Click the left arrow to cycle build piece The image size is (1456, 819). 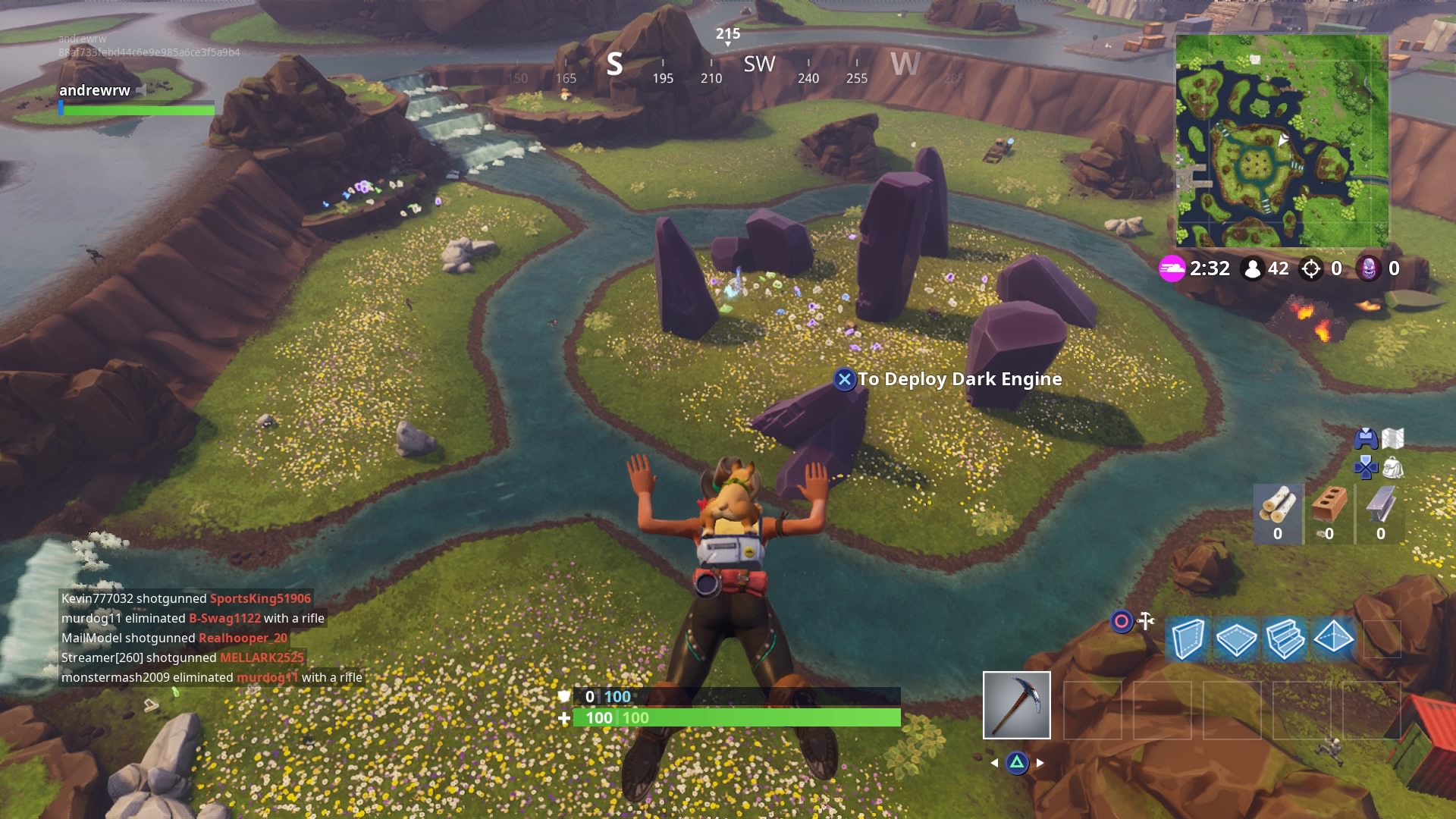(x=994, y=763)
